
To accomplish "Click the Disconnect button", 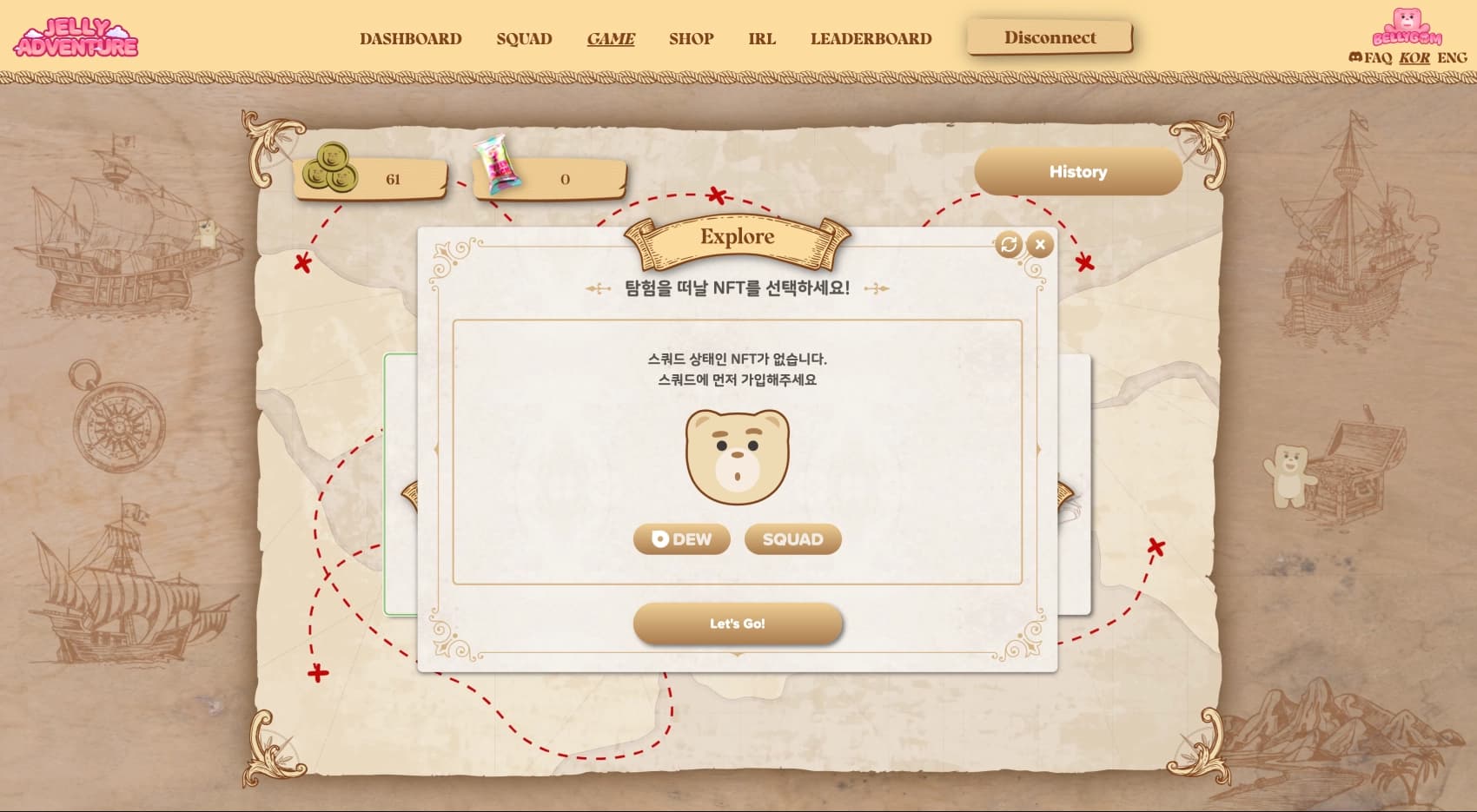I will (x=1050, y=37).
